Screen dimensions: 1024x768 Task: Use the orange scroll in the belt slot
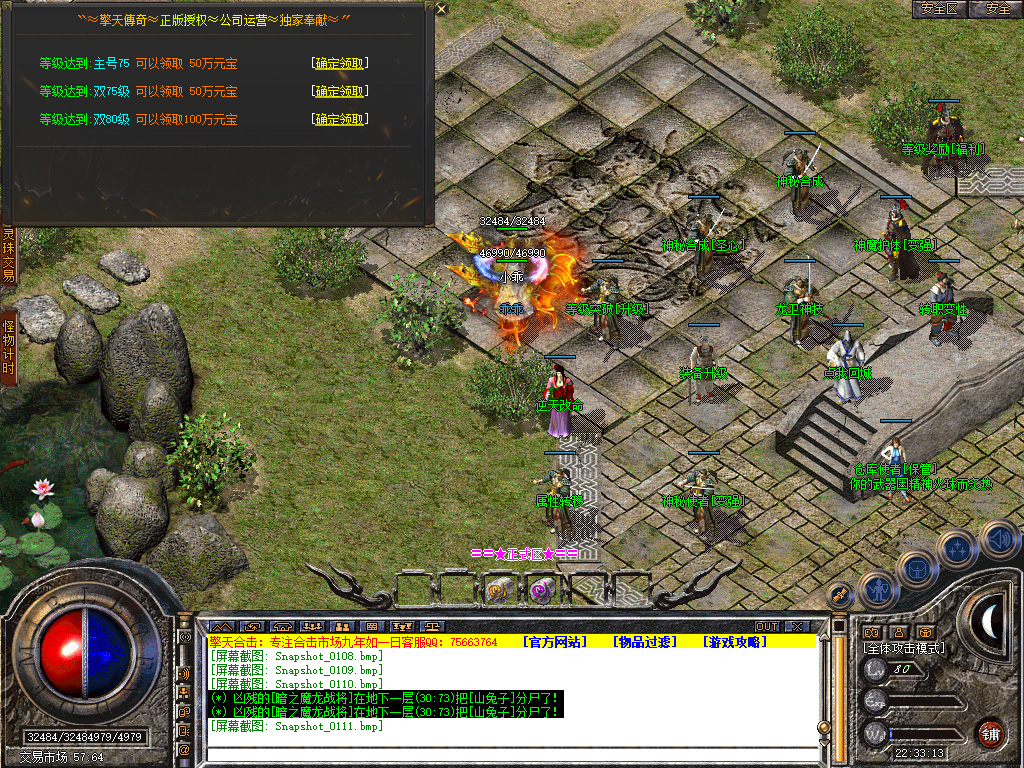pyautogui.click(x=497, y=590)
